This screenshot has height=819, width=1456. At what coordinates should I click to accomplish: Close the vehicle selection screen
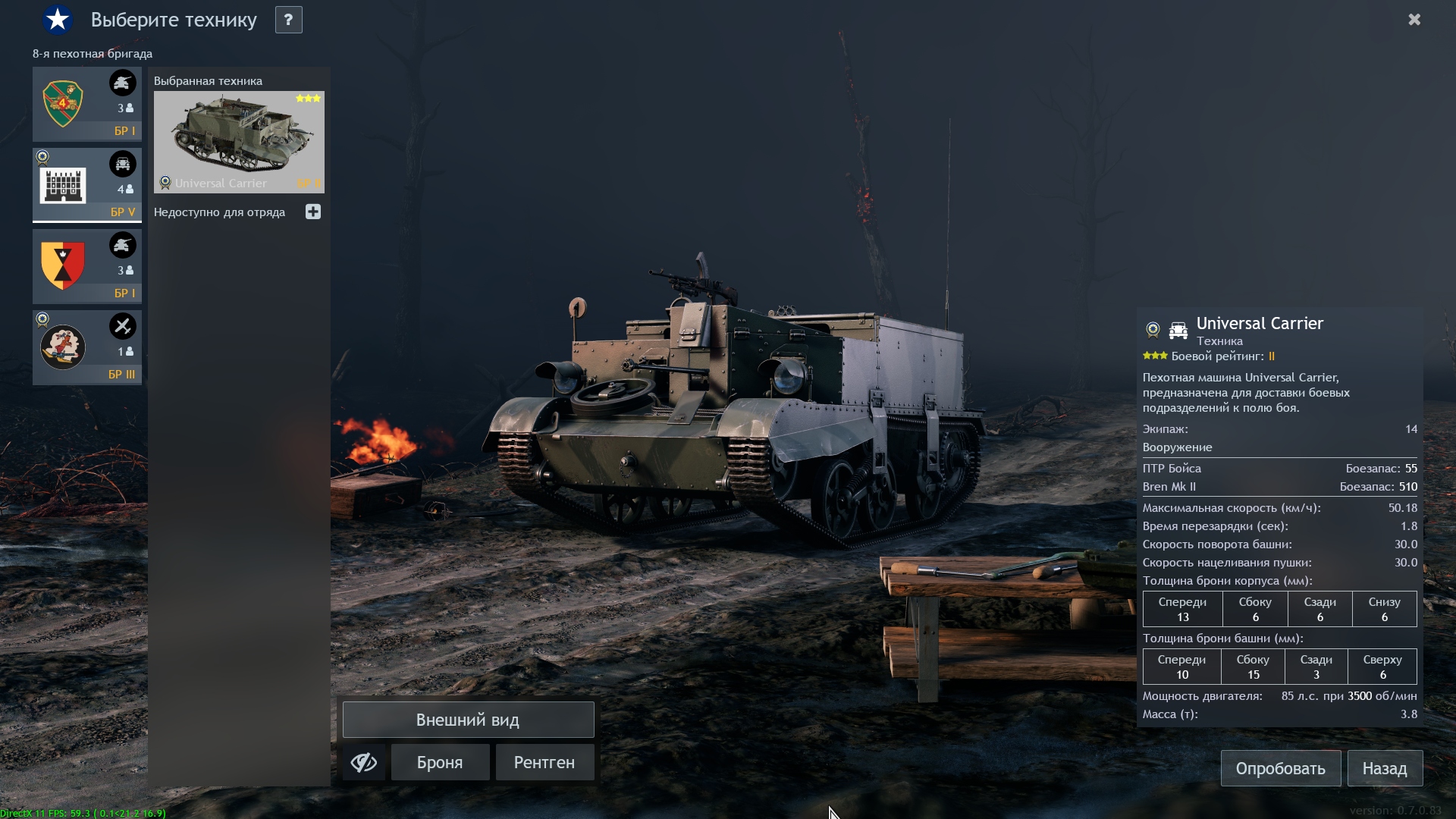[1414, 20]
